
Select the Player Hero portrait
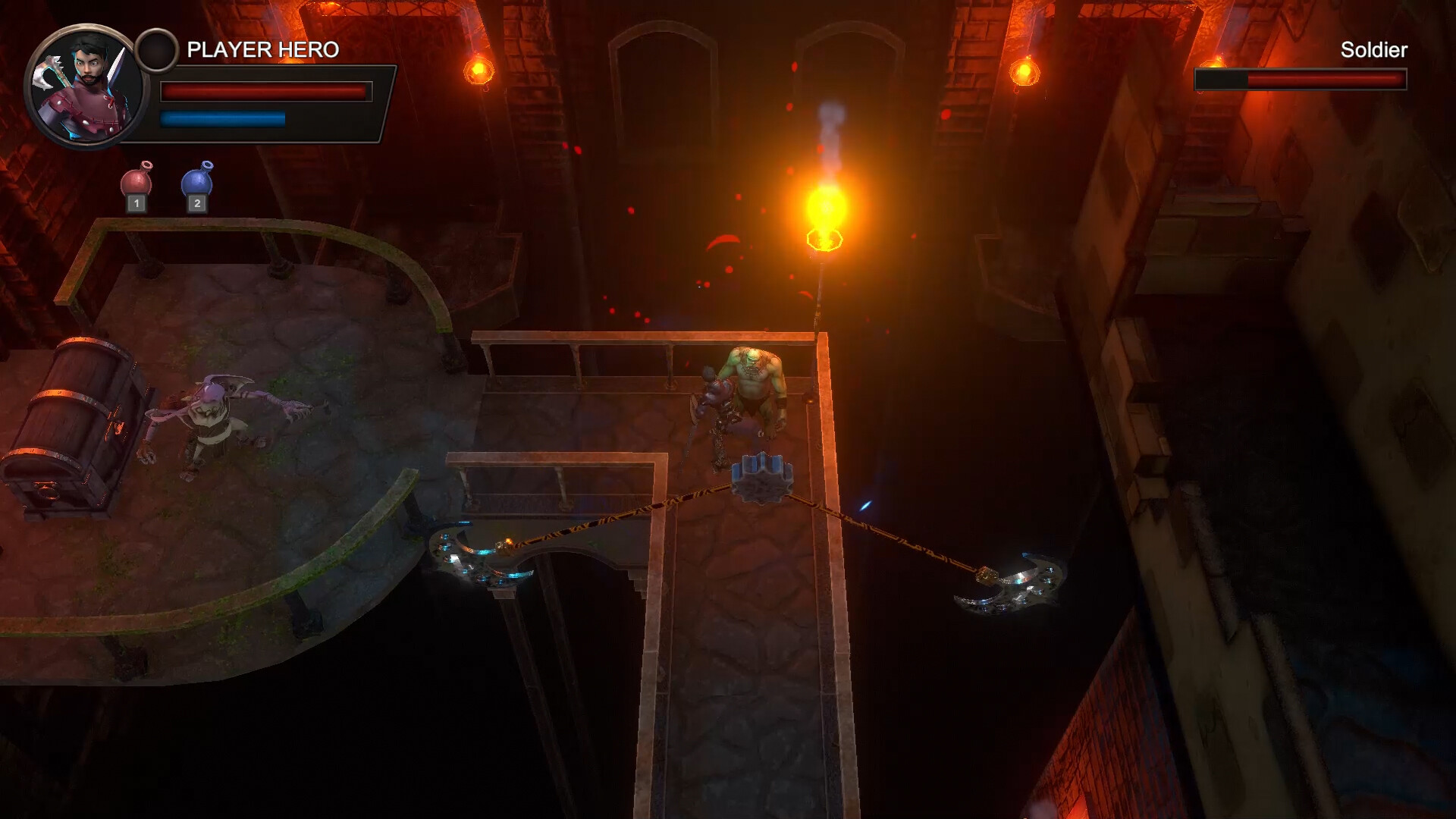tap(86, 83)
